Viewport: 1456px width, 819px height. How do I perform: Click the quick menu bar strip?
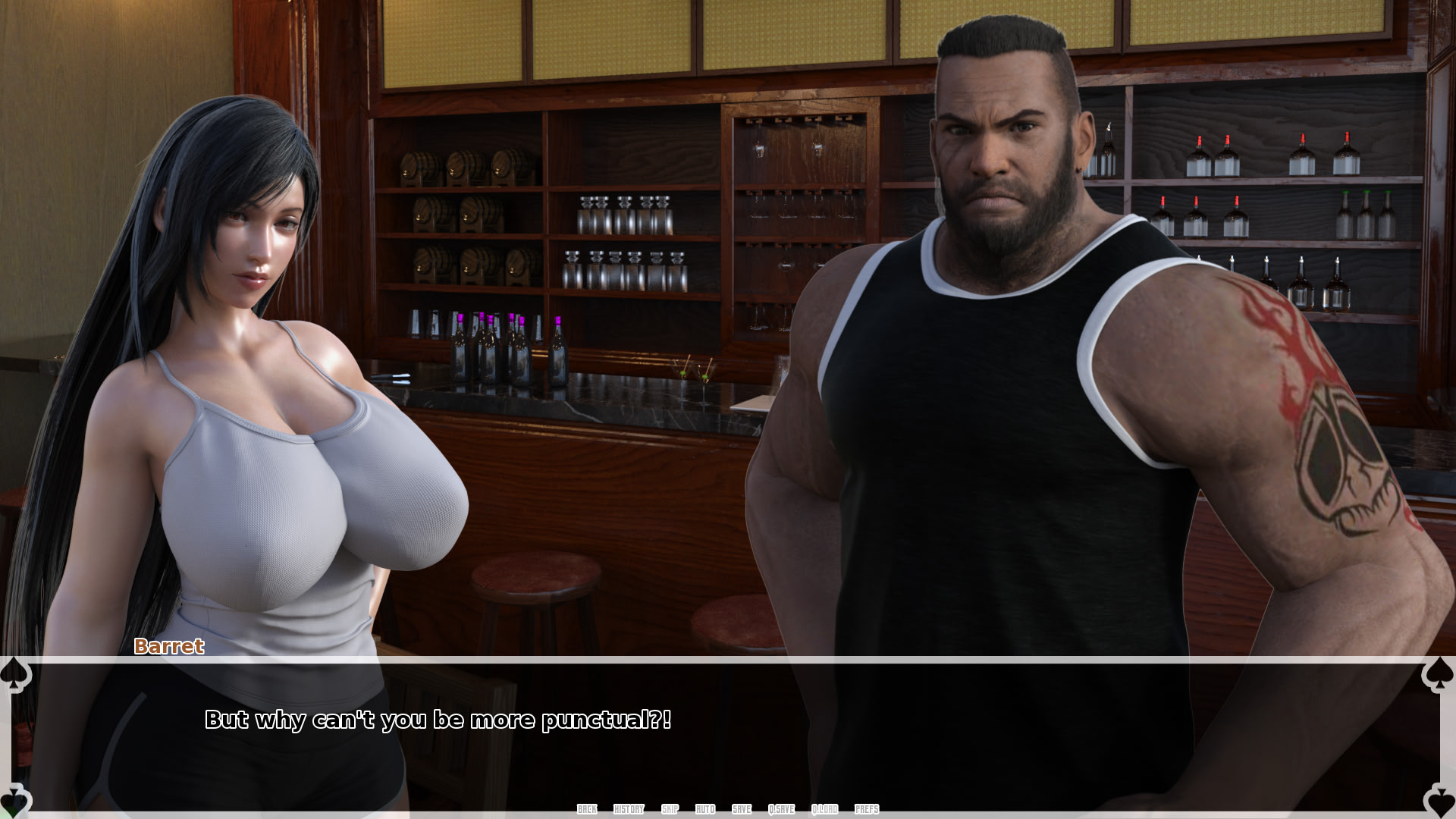[x=728, y=809]
